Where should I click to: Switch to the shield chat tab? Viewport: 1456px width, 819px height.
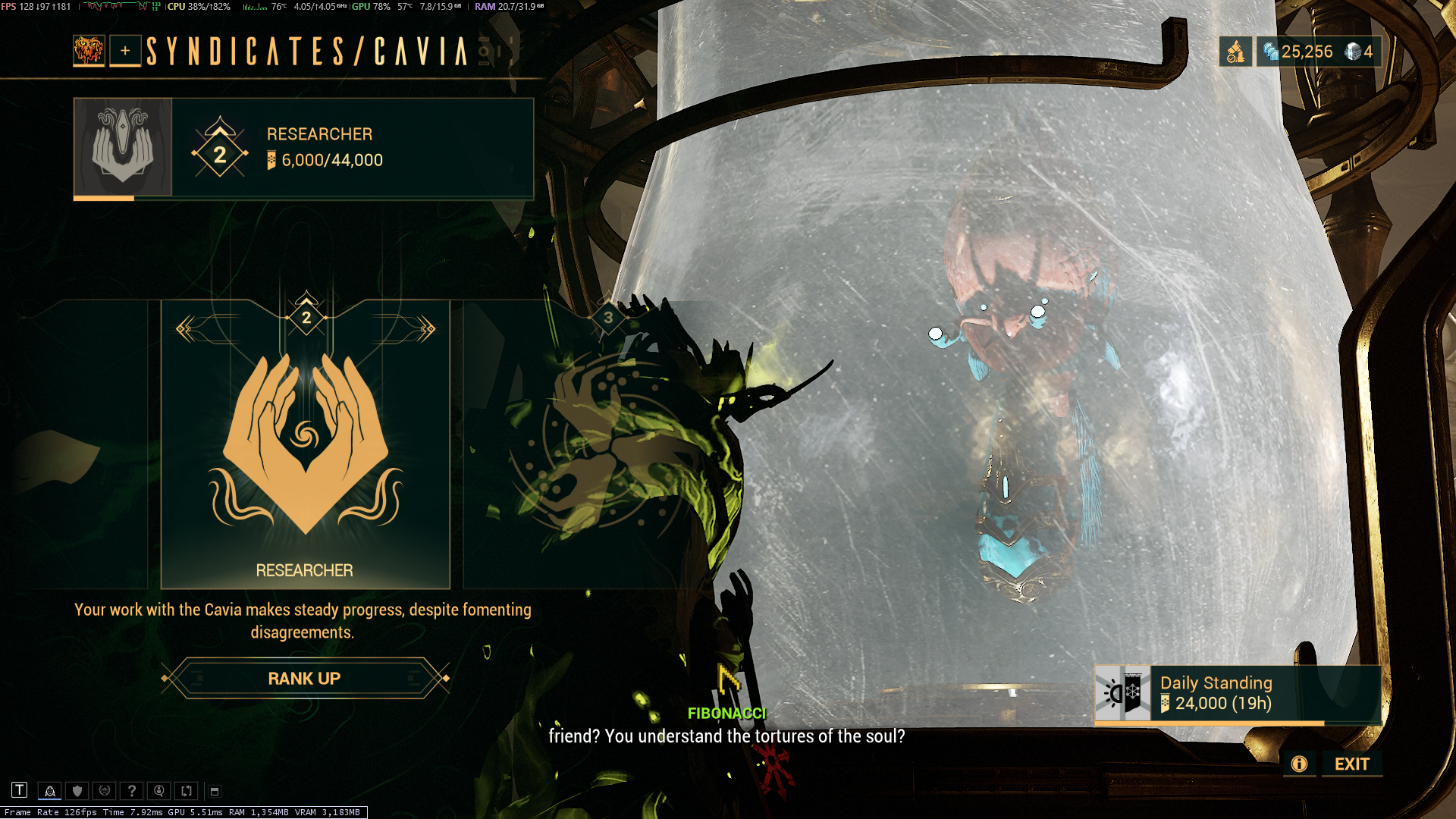77,791
